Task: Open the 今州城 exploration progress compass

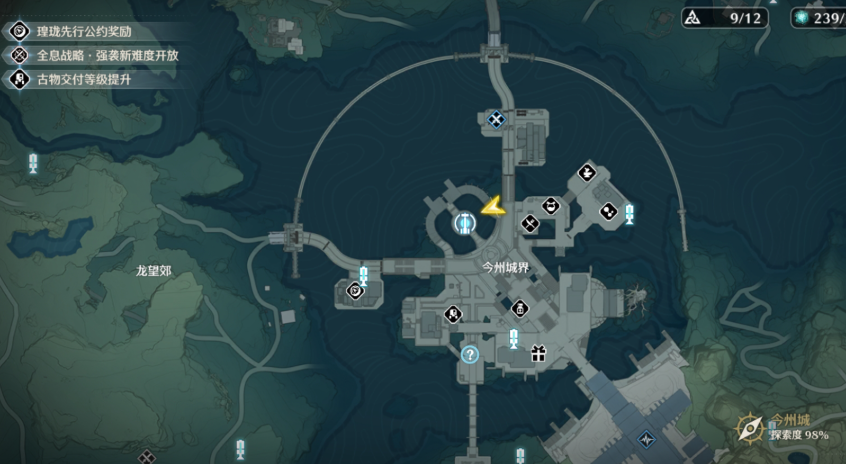Action: [x=751, y=428]
